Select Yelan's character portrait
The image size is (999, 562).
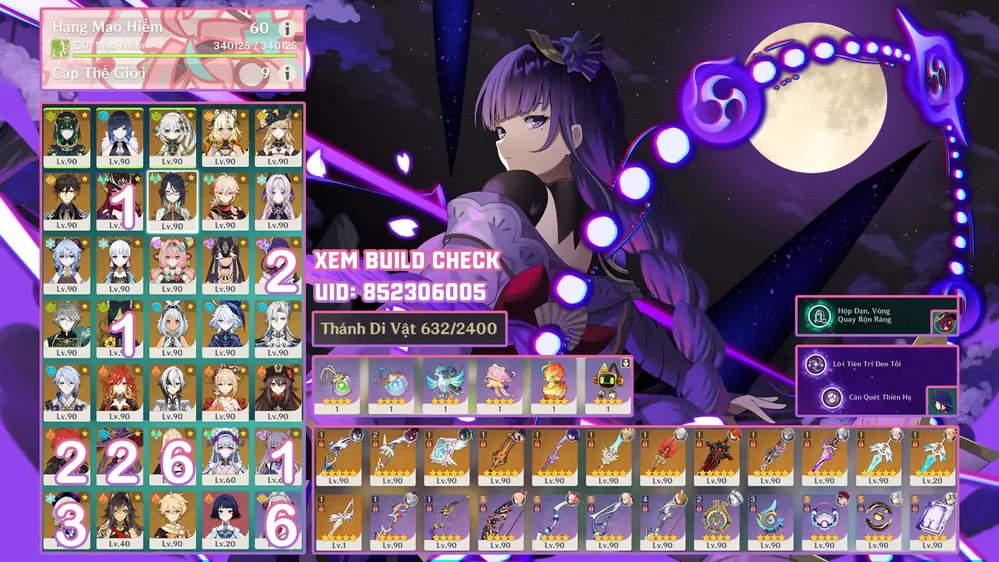pos(119,135)
